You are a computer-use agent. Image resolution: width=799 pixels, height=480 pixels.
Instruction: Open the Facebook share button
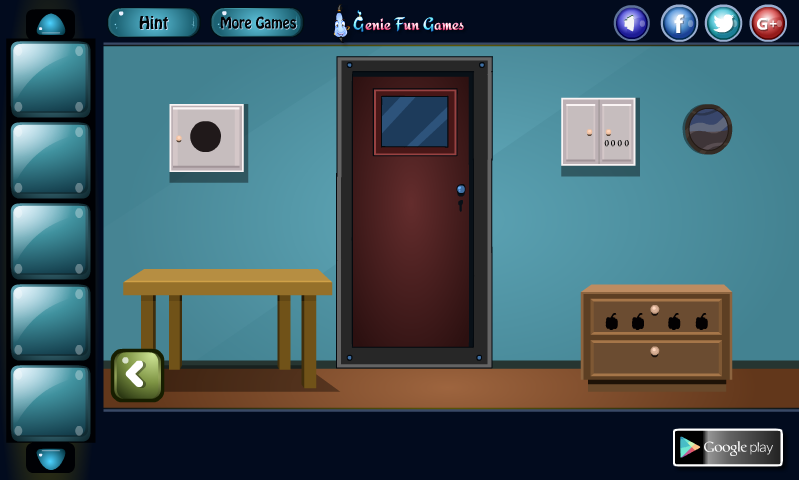pyautogui.click(x=679, y=23)
